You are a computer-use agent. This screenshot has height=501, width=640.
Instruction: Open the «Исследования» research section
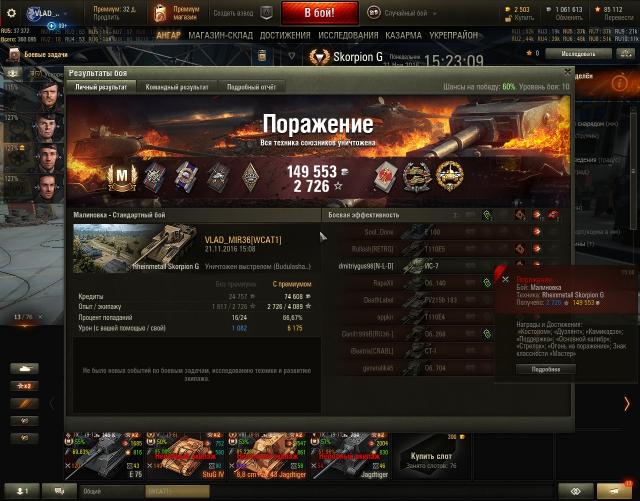pos(347,34)
